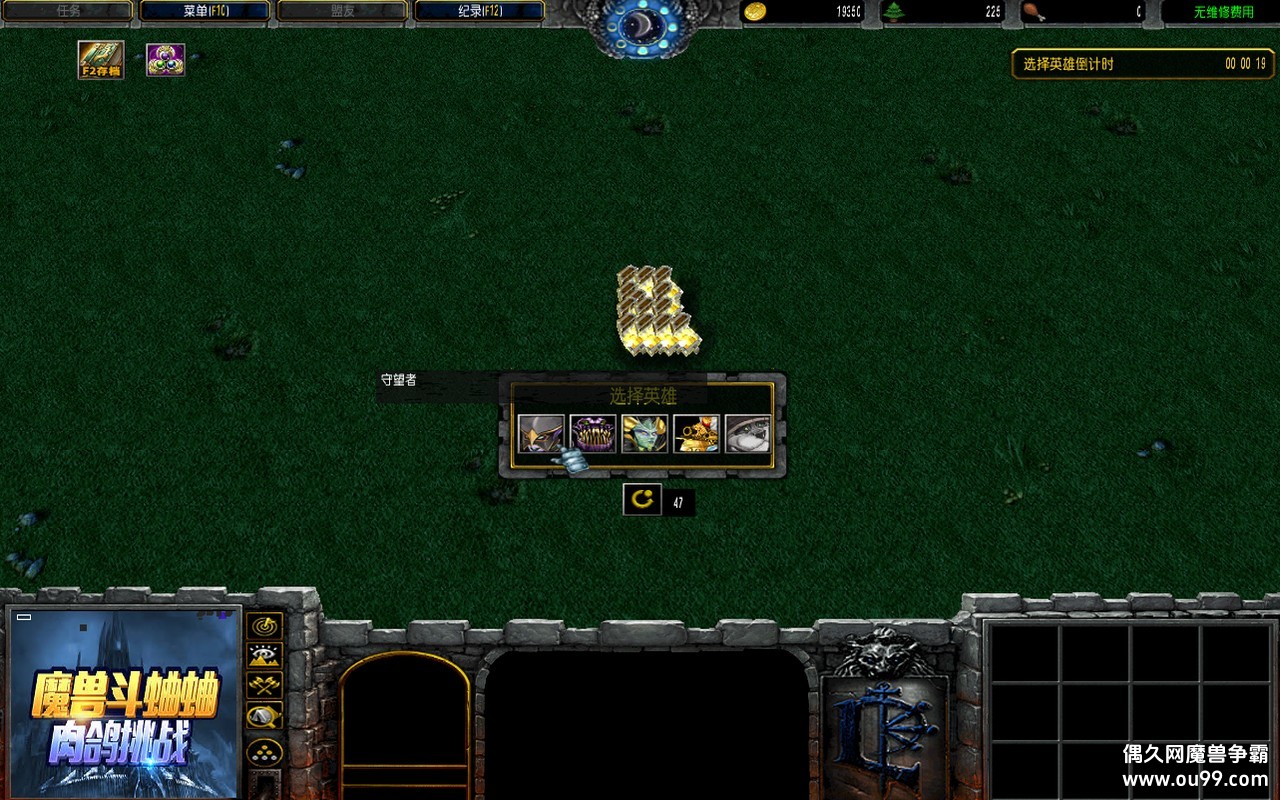Click the F2存档 save icon
The image size is (1280, 800).
coord(101,60)
